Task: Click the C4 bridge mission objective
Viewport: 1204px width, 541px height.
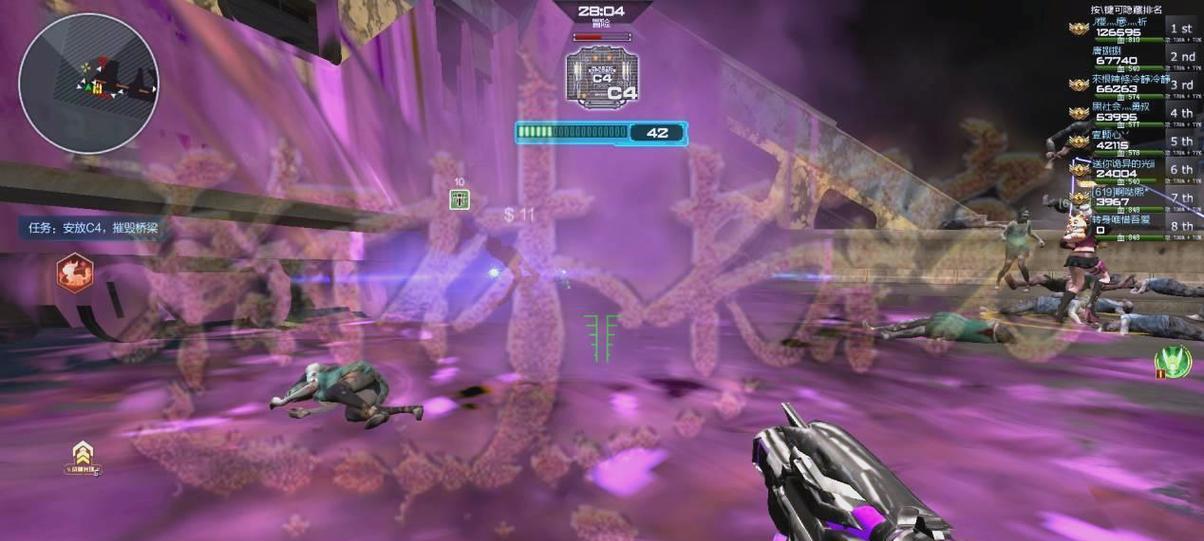Action: coord(93,228)
